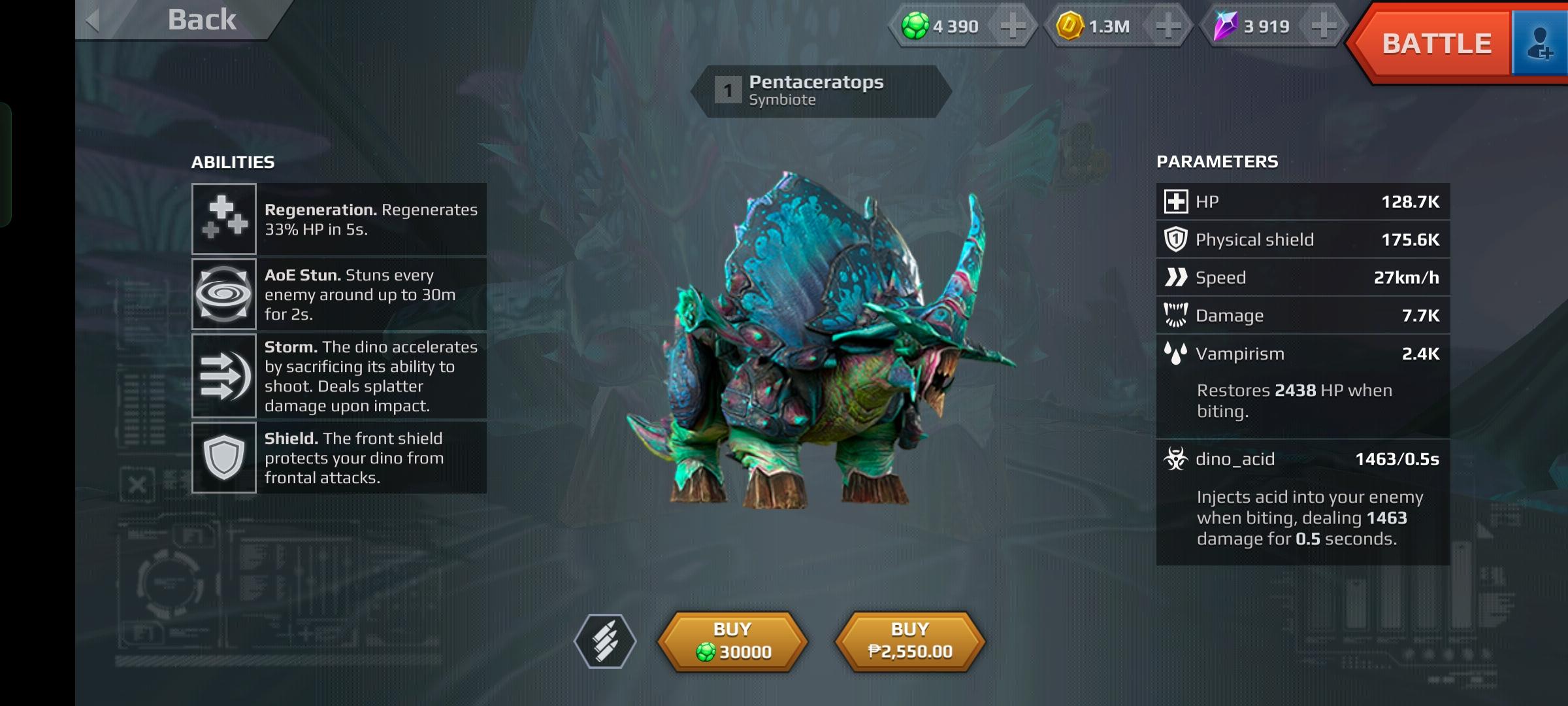Tap the Vampirism parameter row
This screenshot has width=1568, height=706.
[x=1303, y=354]
